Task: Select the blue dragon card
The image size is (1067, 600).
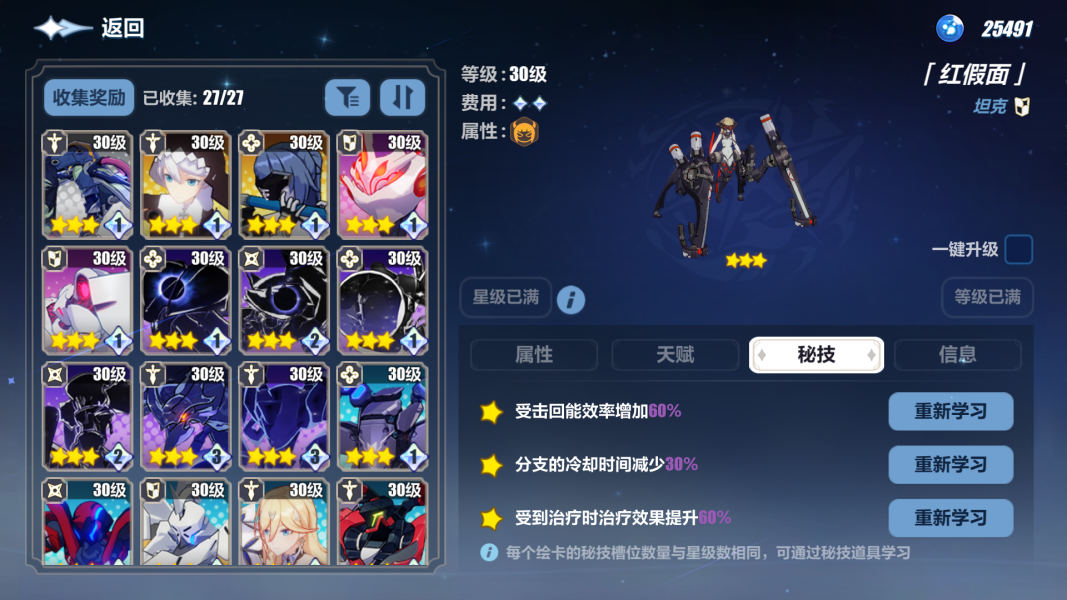Action: pos(88,185)
